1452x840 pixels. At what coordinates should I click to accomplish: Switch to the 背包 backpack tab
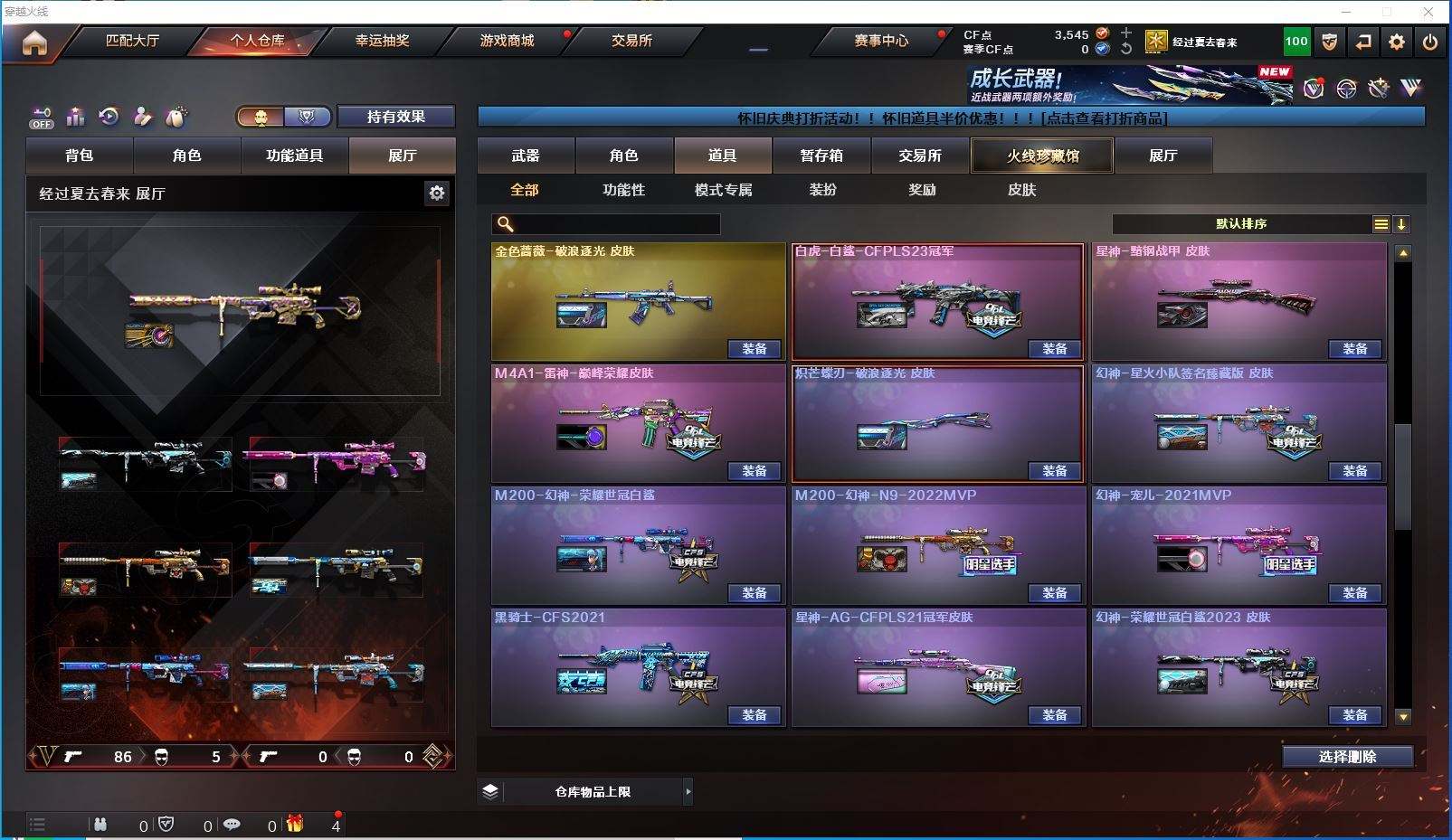80,156
